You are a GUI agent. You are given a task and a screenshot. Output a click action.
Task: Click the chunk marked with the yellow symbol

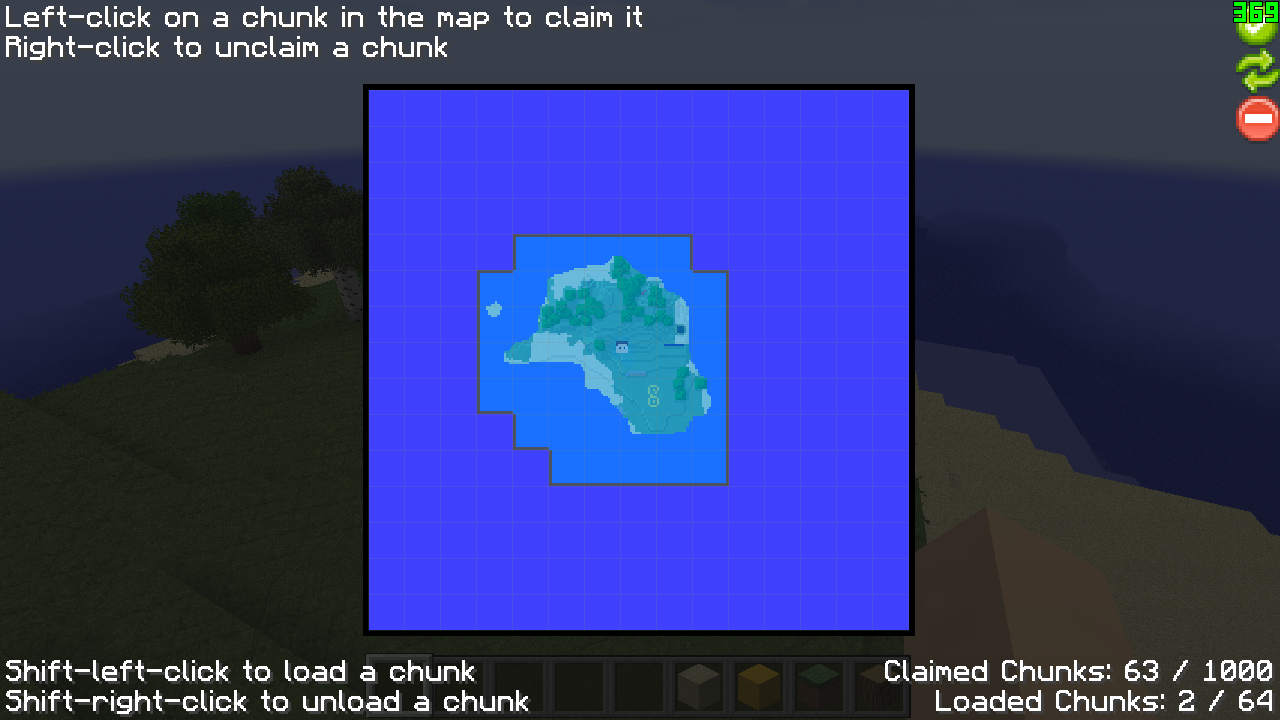click(x=654, y=396)
